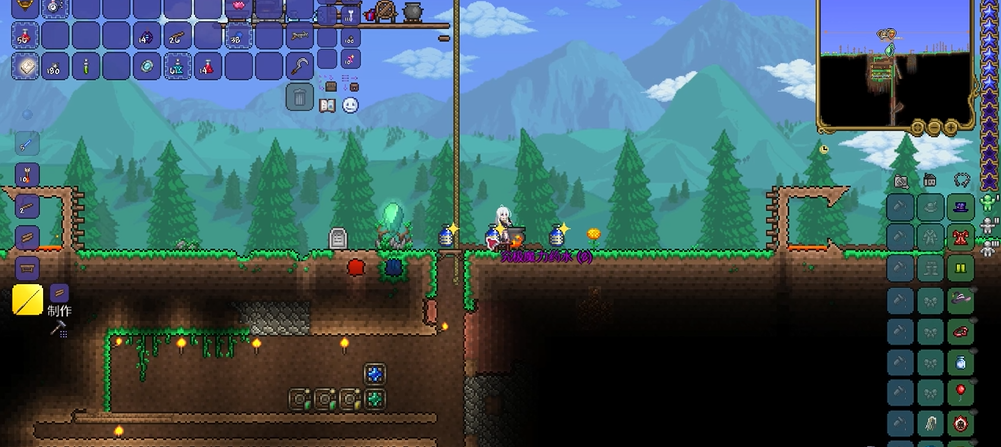
Task: Select the magic mirror inventory slot
Action: coord(147,66)
